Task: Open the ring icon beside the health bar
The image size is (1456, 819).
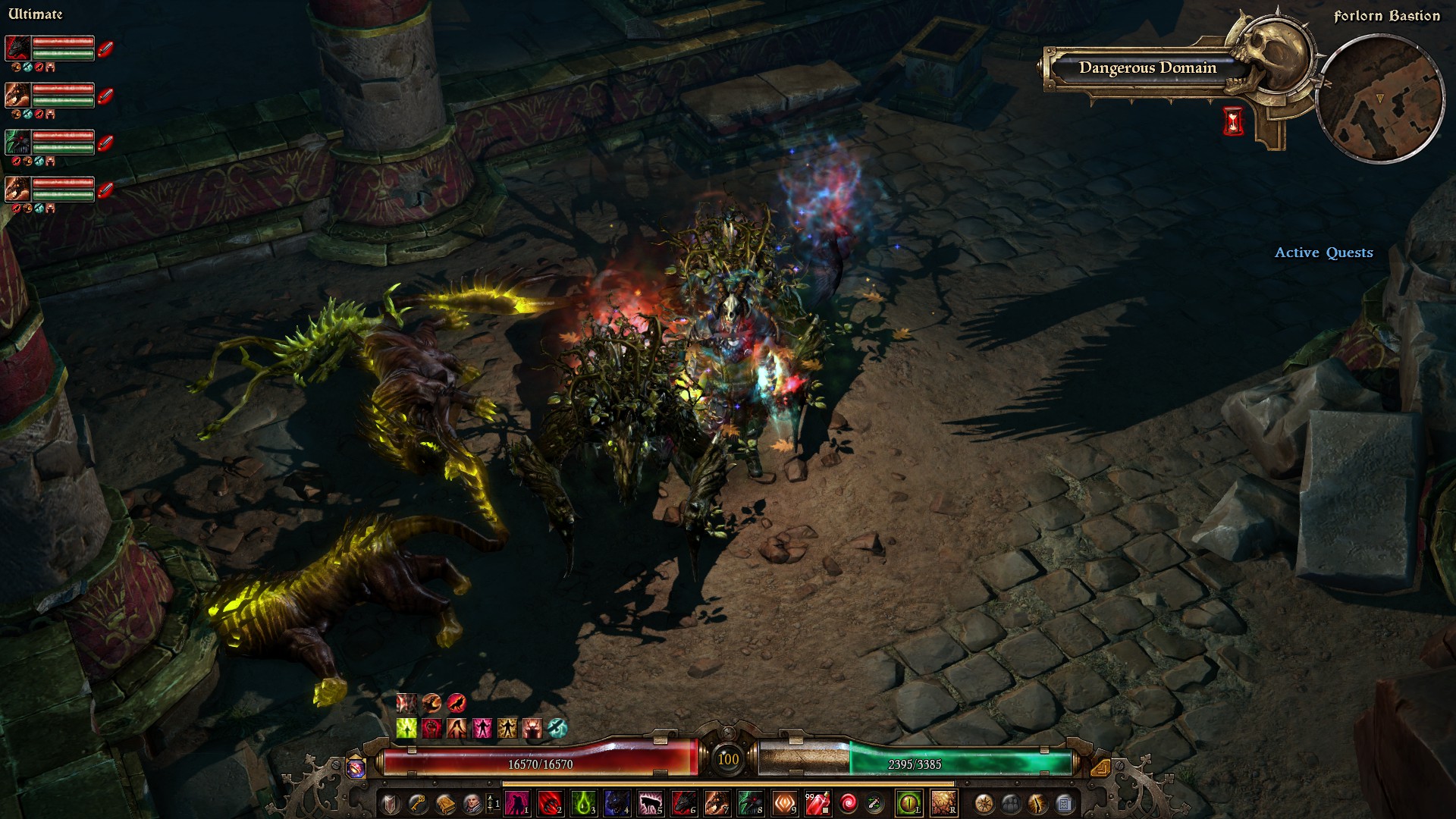Action: click(356, 768)
